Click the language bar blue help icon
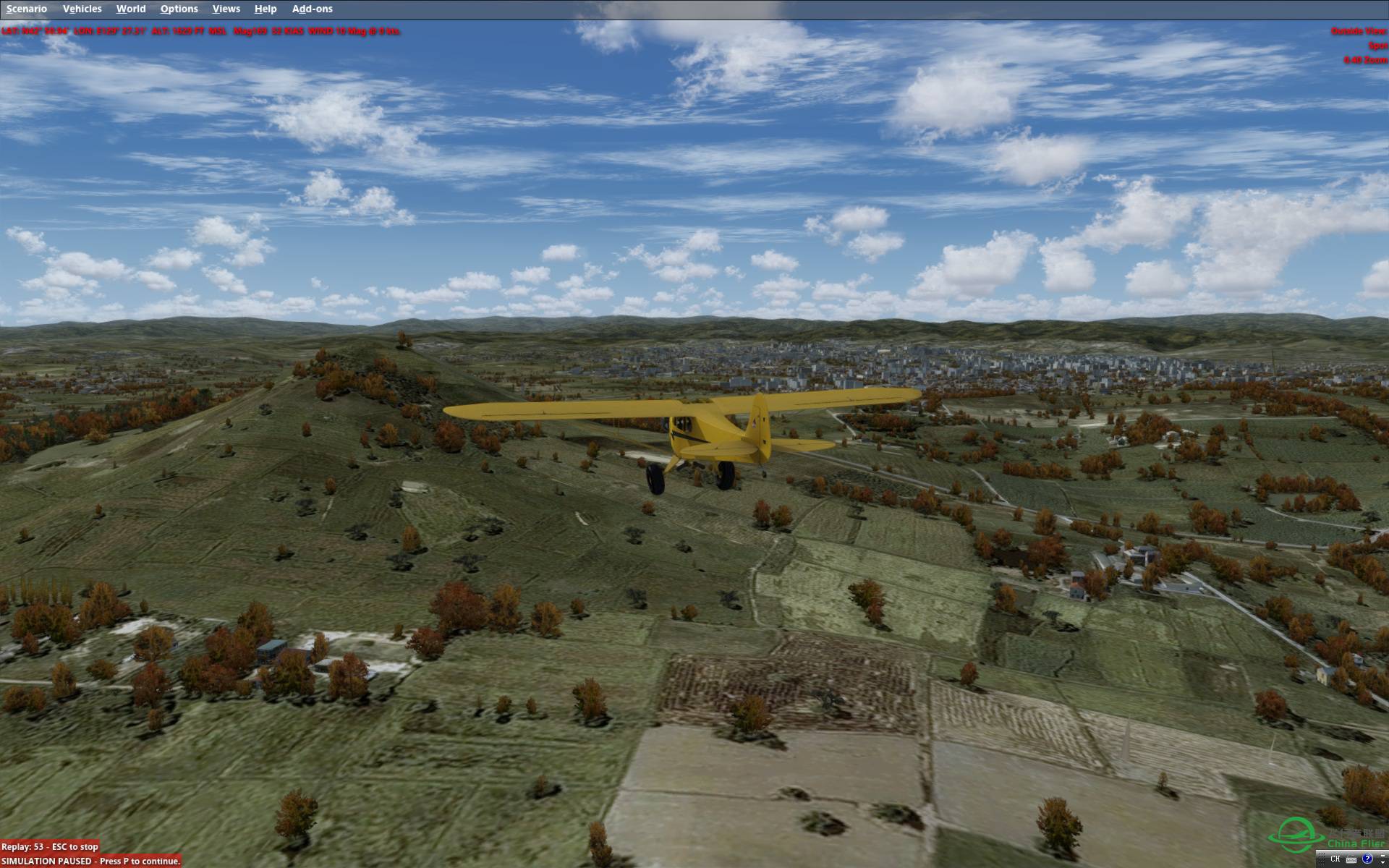 click(x=1367, y=859)
